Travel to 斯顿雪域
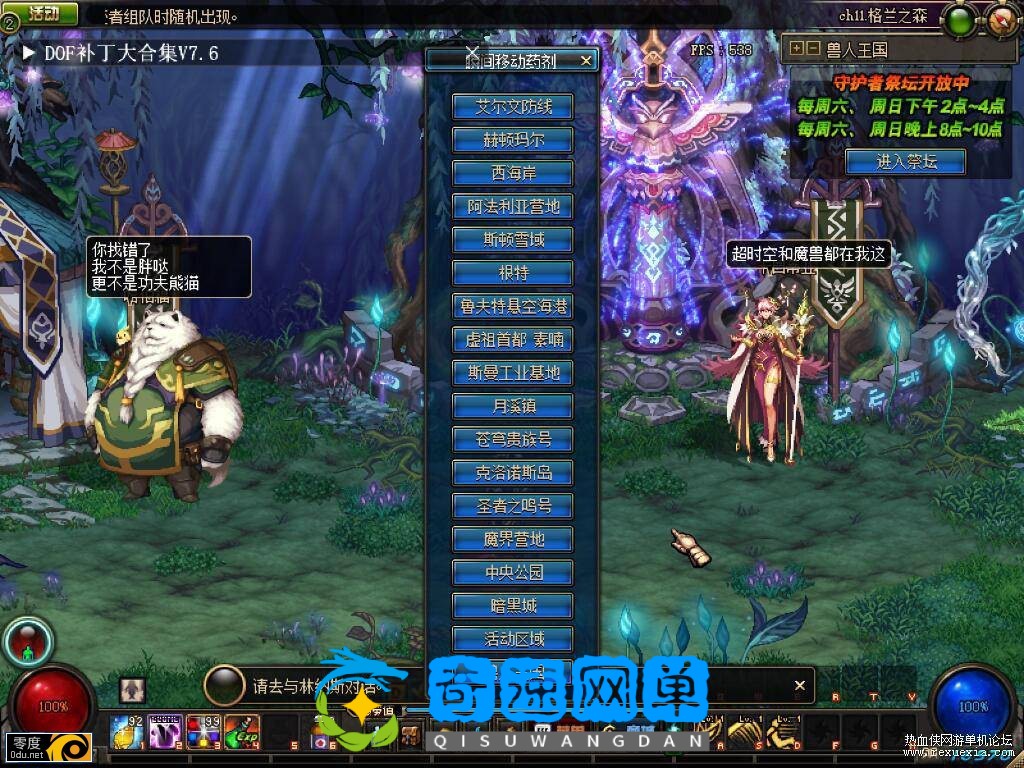This screenshot has height=768, width=1024. [512, 240]
